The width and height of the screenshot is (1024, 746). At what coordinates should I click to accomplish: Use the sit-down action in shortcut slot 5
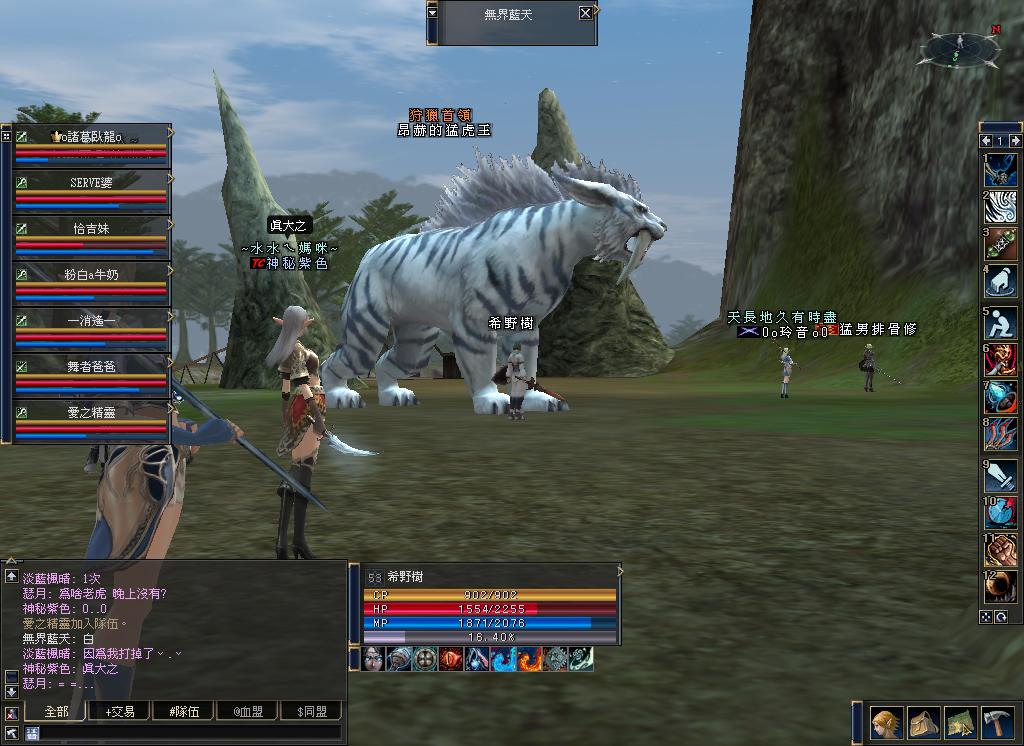coord(1000,323)
